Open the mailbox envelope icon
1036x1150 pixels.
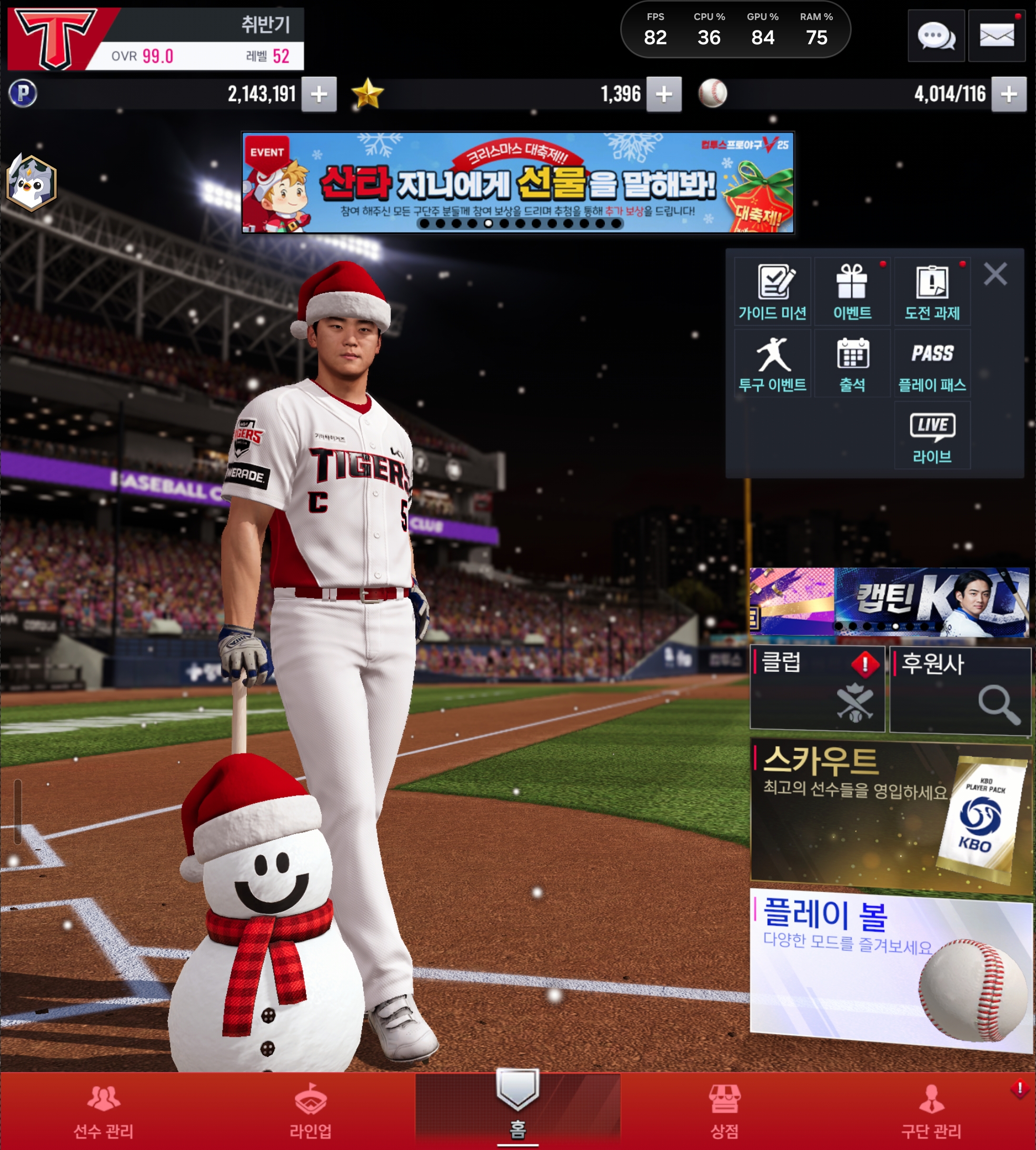point(996,36)
